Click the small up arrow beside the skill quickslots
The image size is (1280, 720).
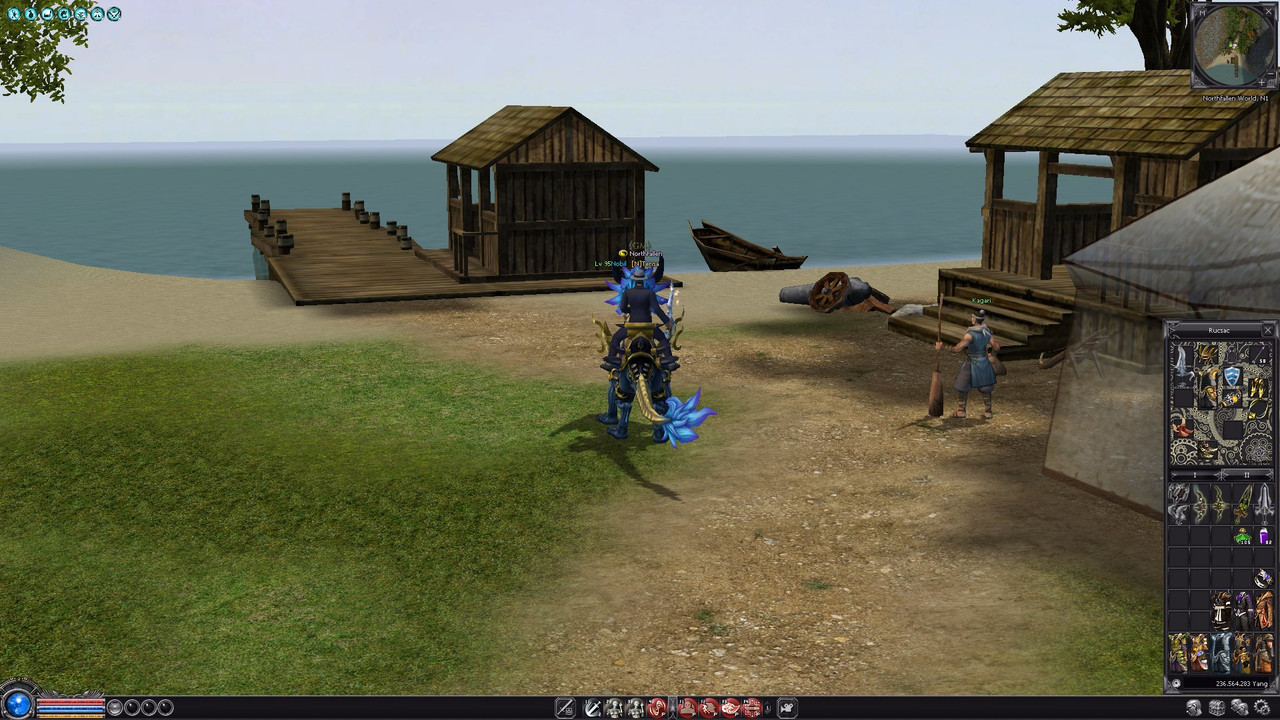[x=767, y=702]
